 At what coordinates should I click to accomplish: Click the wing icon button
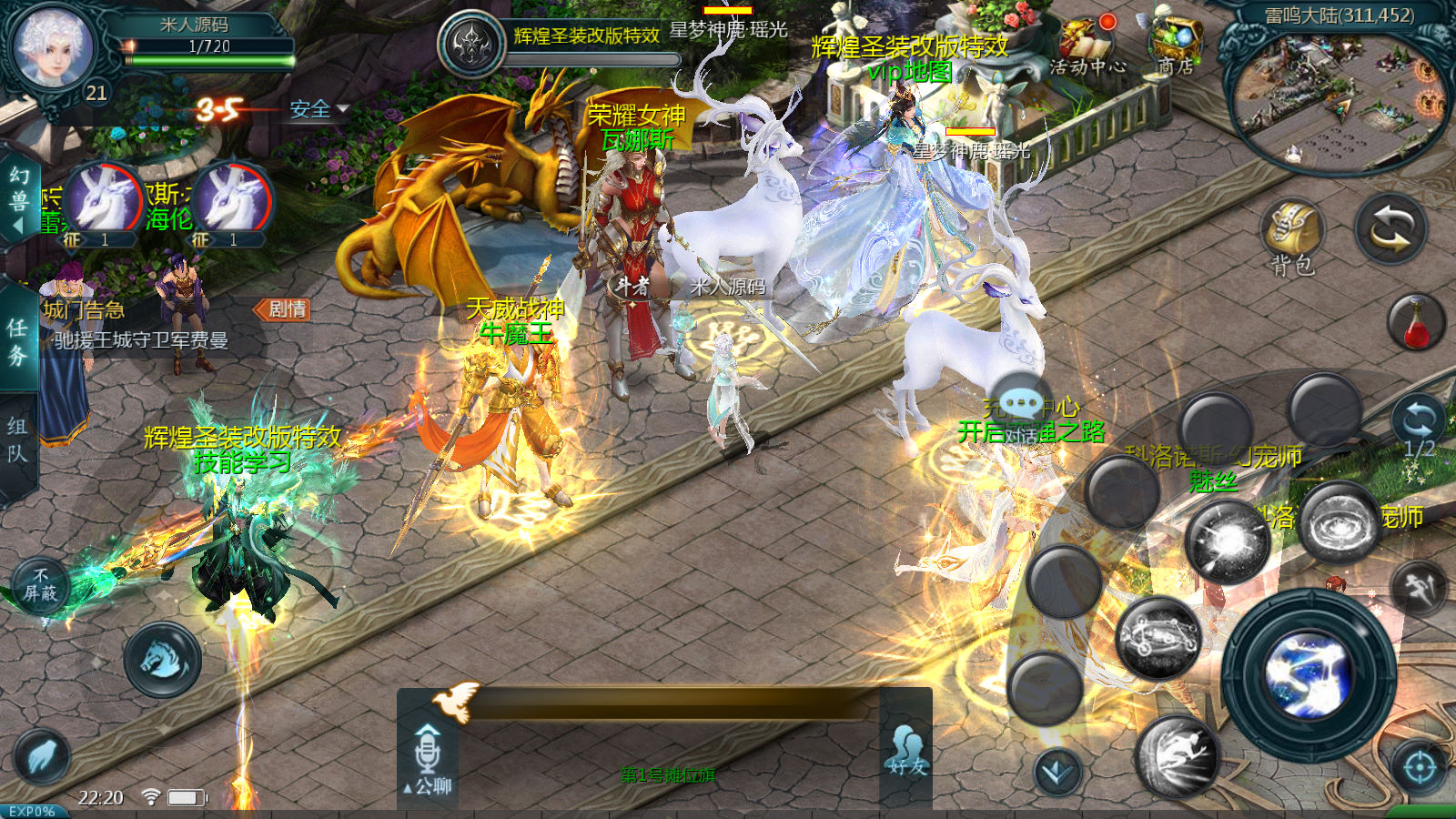click(x=41, y=757)
